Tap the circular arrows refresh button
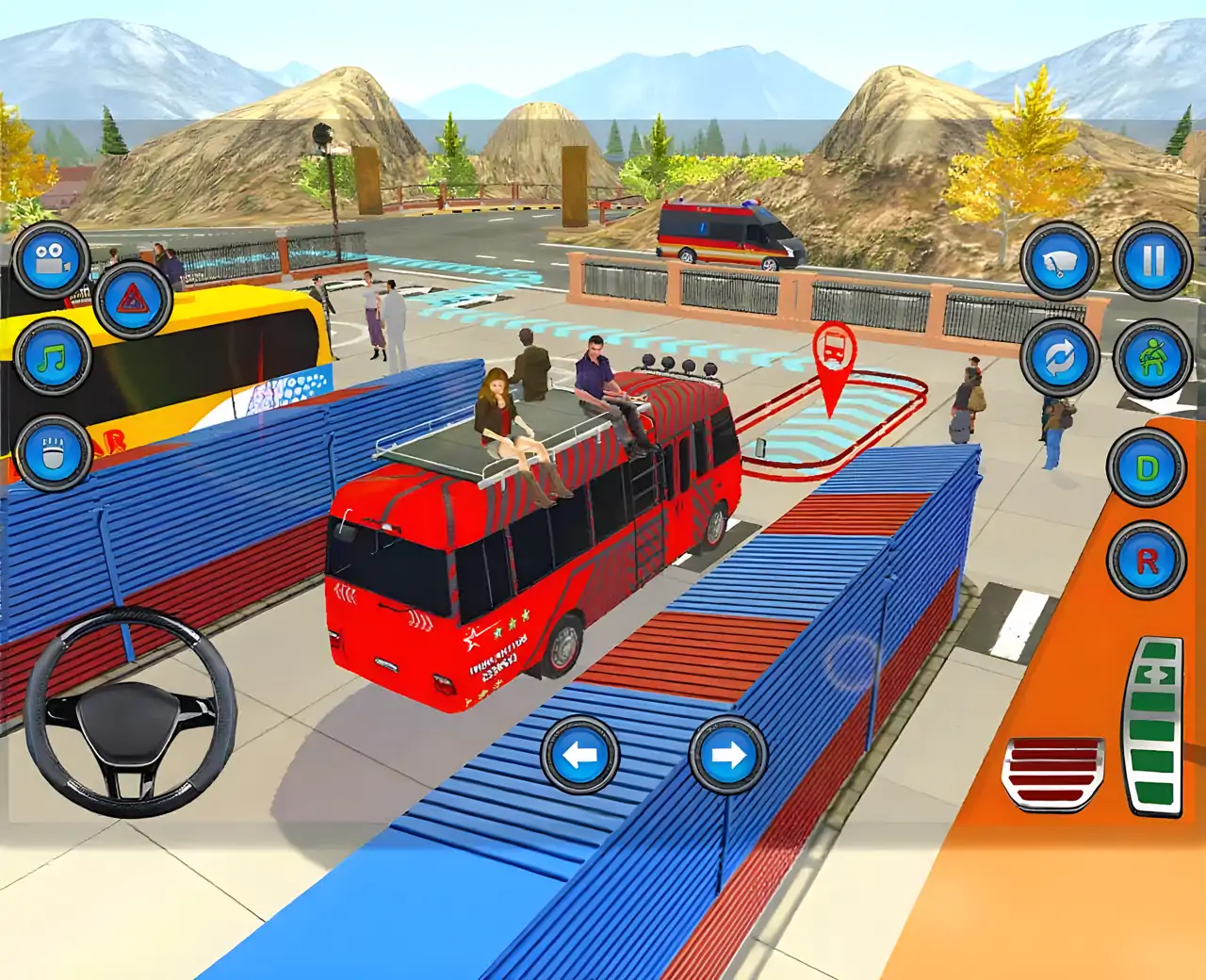1206x980 pixels. [x=1060, y=358]
